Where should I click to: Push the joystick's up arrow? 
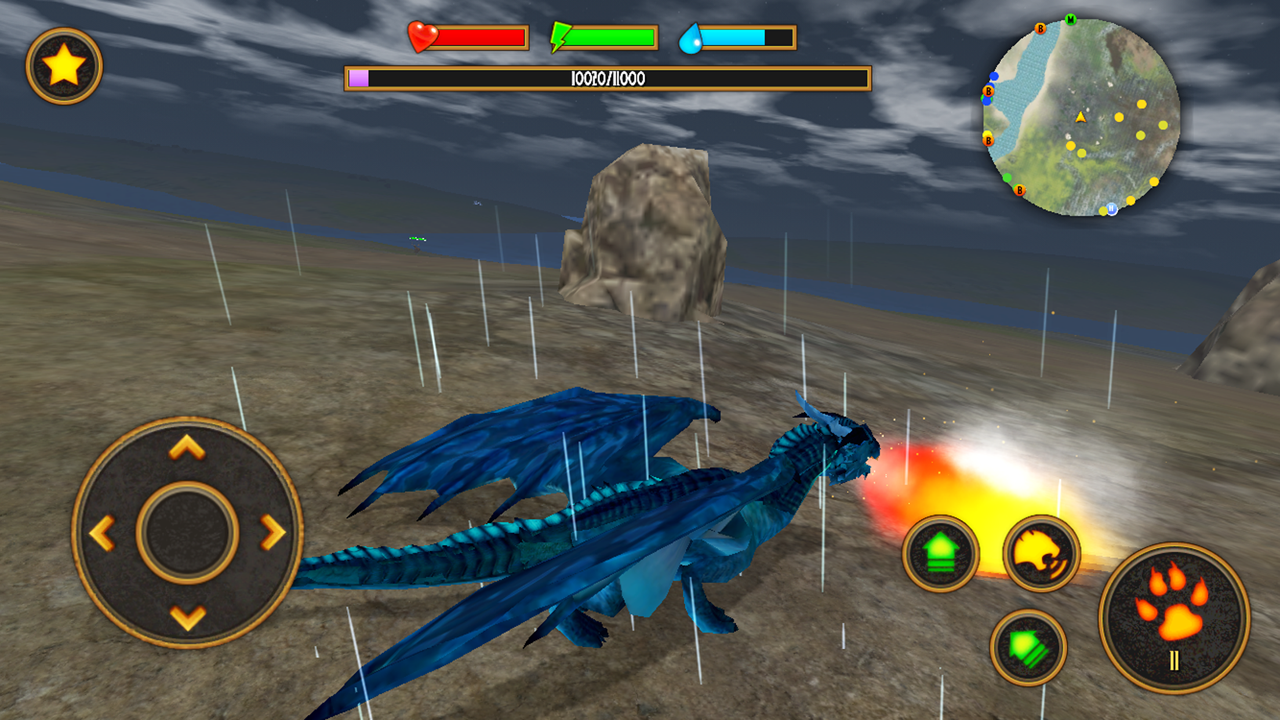pyautogui.click(x=187, y=448)
